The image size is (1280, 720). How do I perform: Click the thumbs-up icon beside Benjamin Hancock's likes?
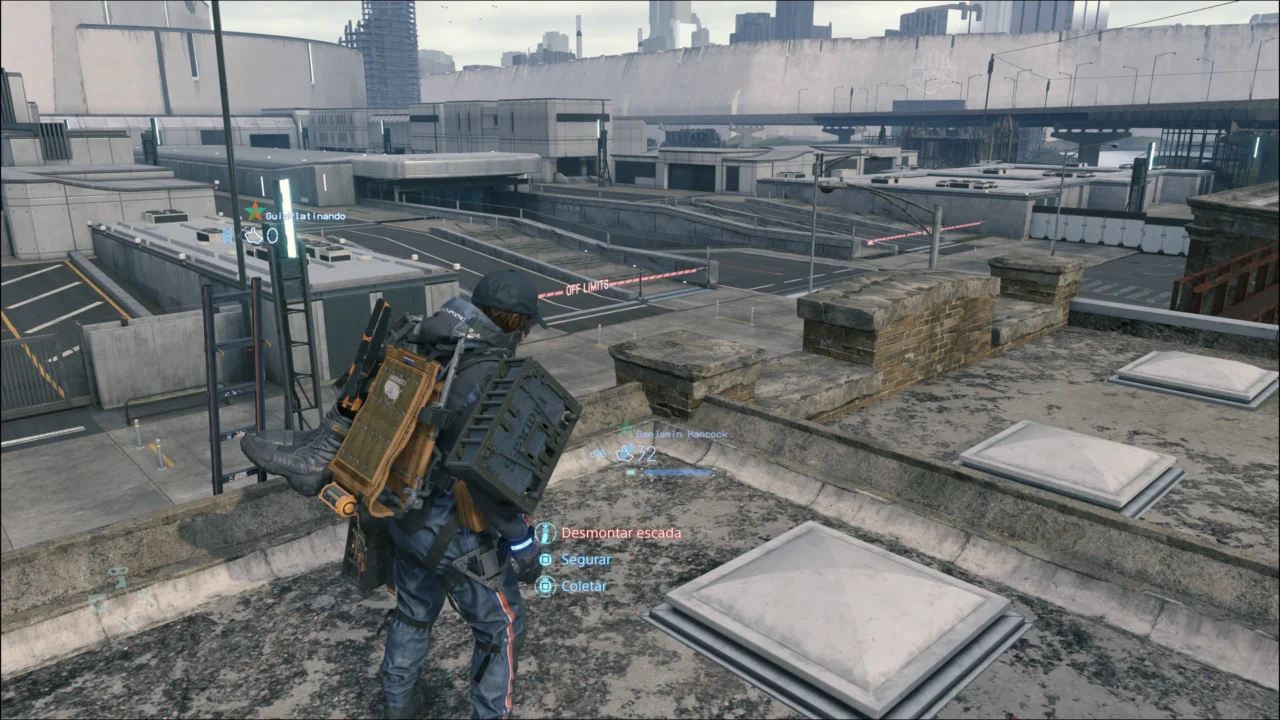click(625, 453)
